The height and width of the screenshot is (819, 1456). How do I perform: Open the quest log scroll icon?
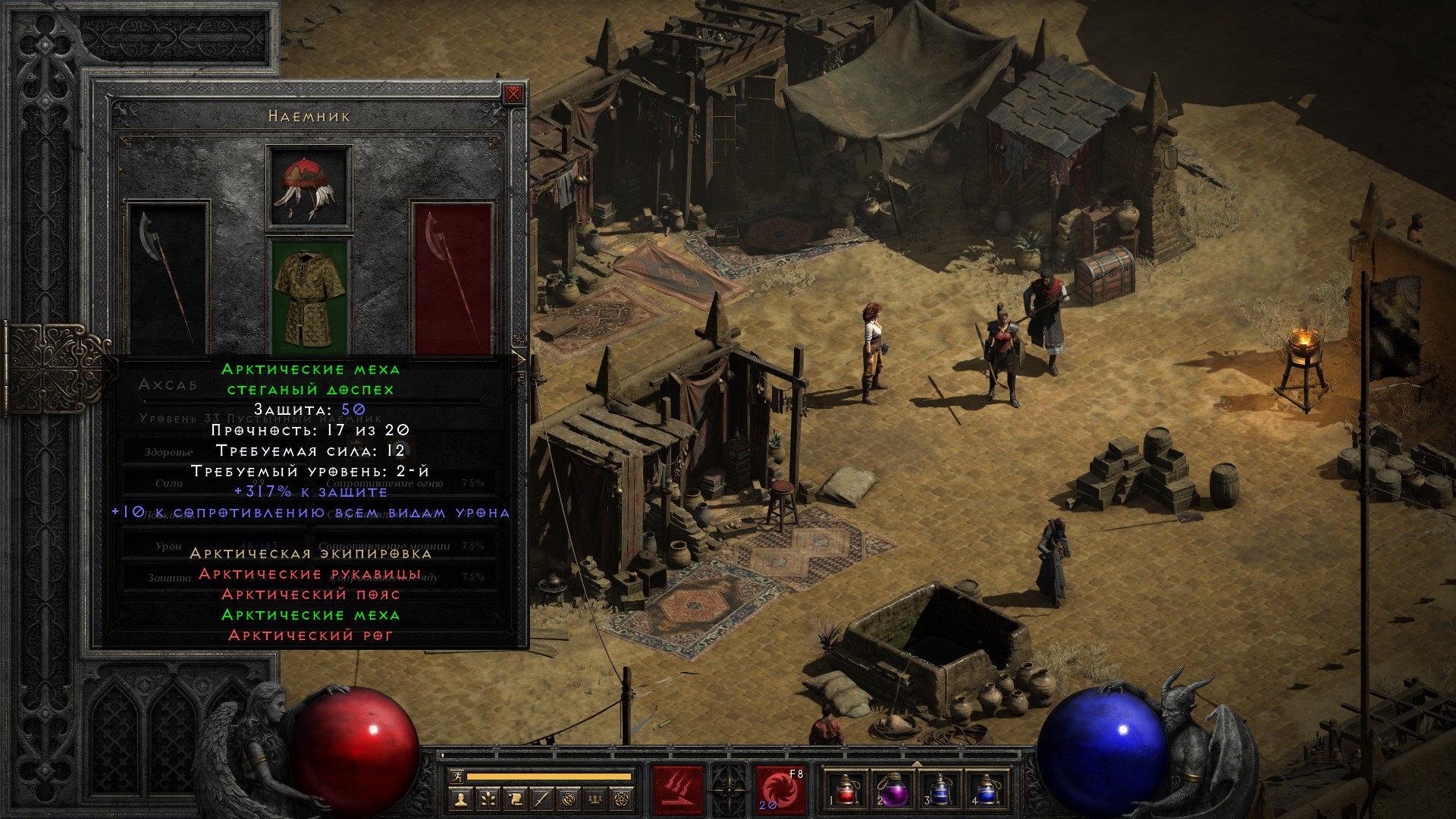point(515,799)
